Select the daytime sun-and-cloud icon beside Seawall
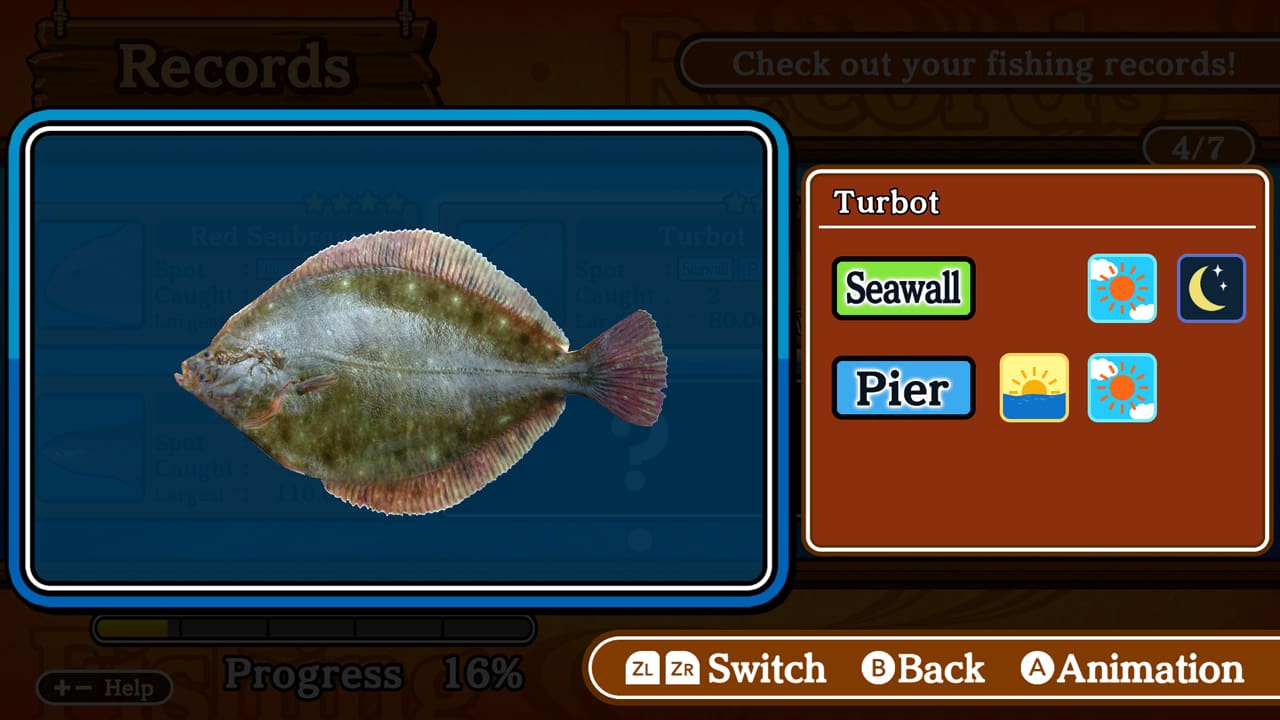 pyautogui.click(x=1122, y=288)
